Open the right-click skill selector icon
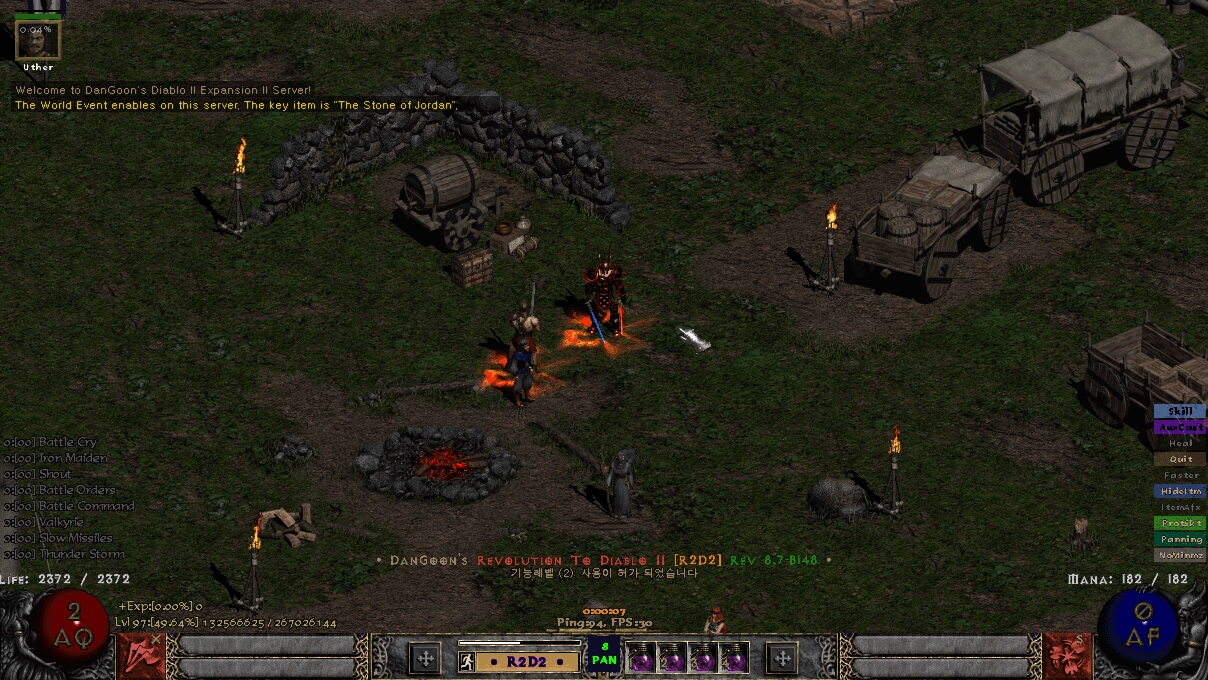 click(x=1066, y=654)
